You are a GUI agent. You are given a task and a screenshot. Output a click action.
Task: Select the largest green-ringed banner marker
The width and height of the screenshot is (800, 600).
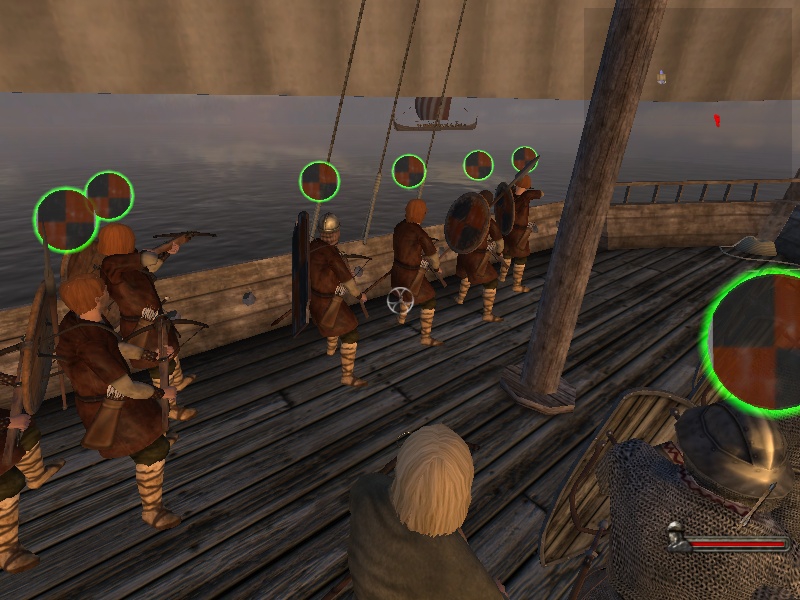click(760, 340)
